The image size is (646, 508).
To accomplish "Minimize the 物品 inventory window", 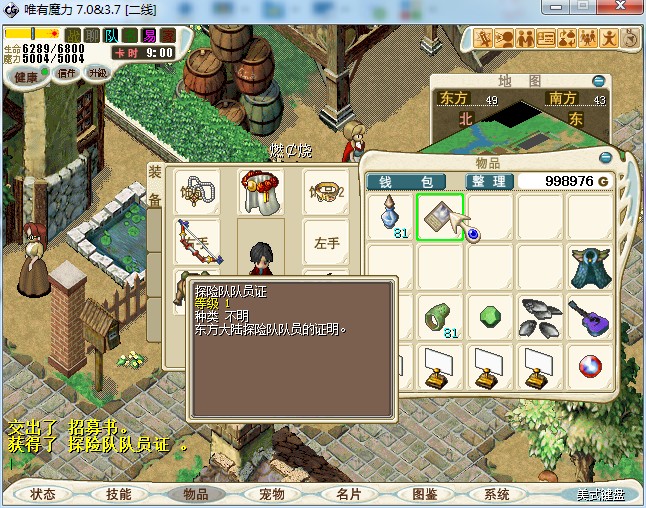I will pyautogui.click(x=605, y=158).
